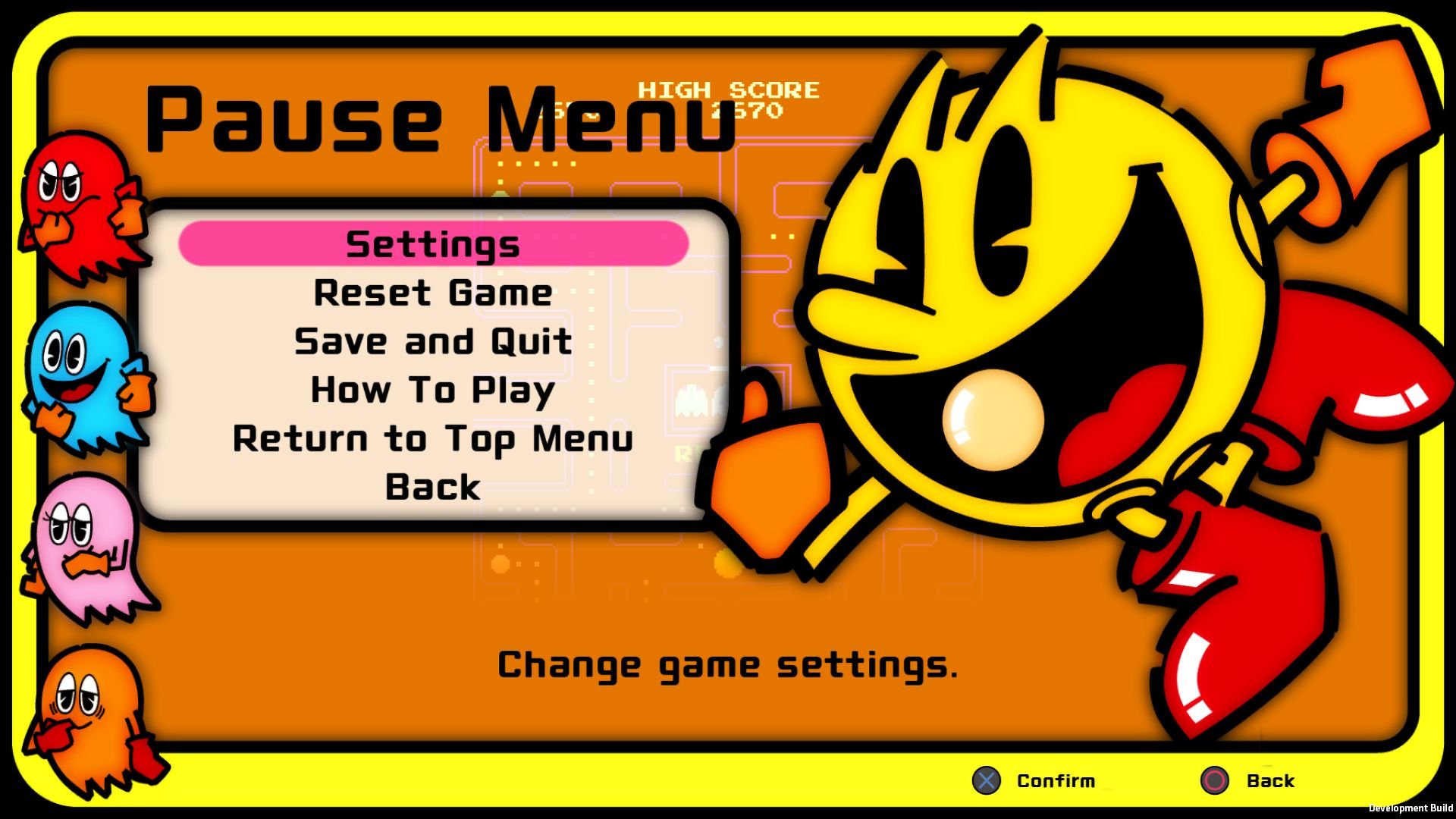This screenshot has width=1456, height=819.
Task: Click Back at the bottom of the menu
Action: click(x=431, y=488)
